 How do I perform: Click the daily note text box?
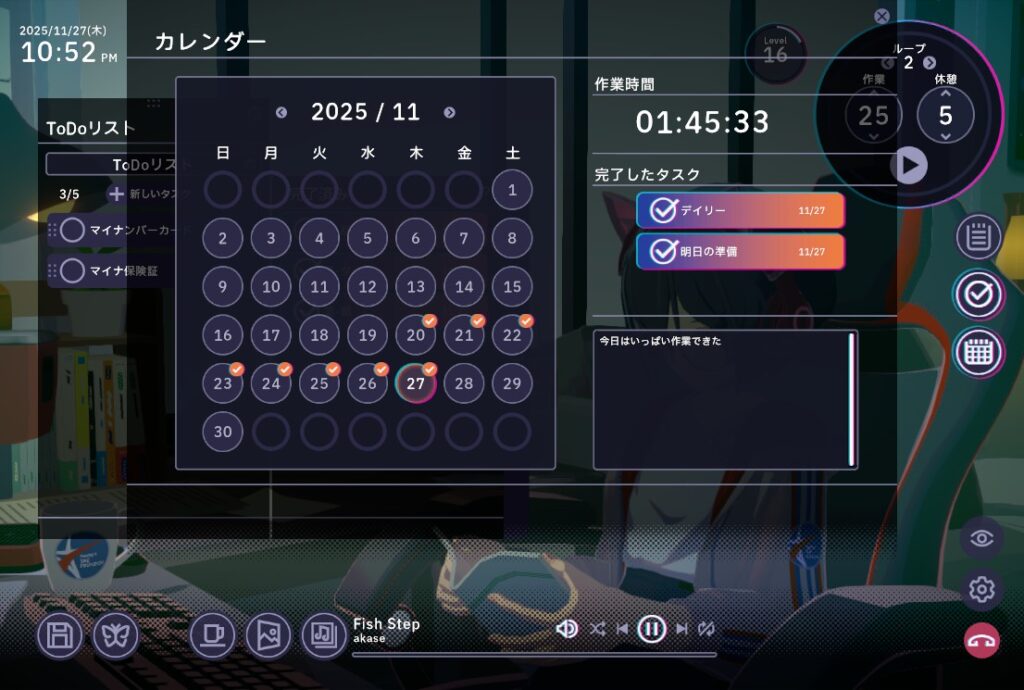coord(722,398)
